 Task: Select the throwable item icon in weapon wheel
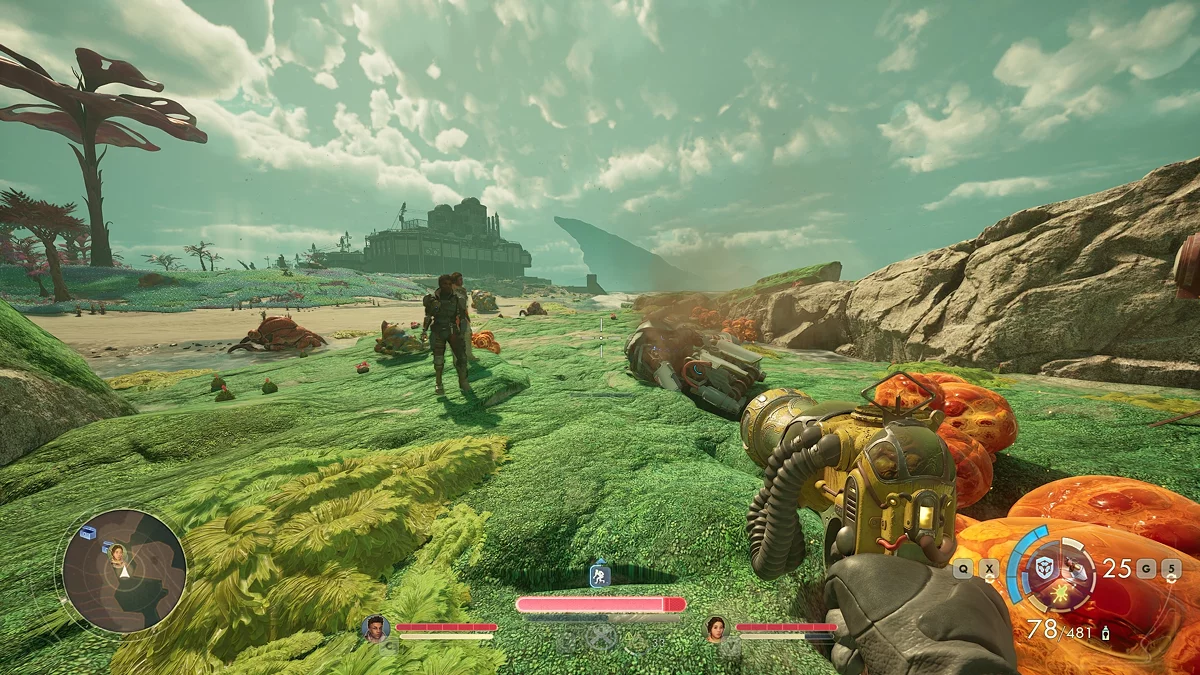pos(1075,569)
